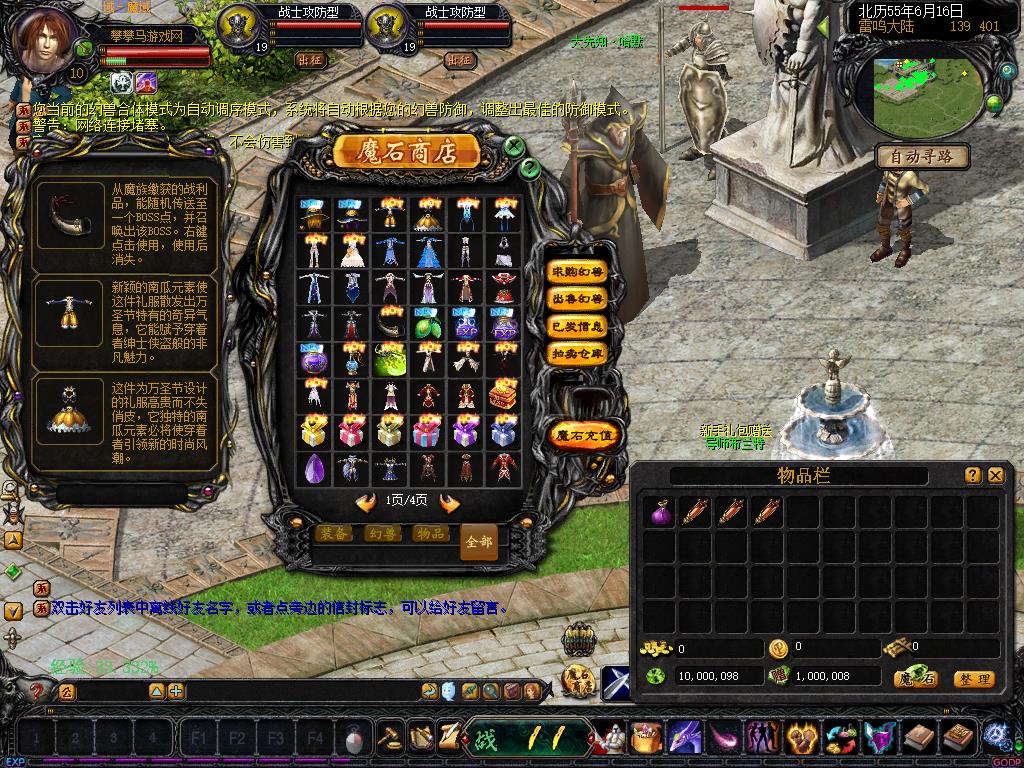Close the 魔石商店 shop window
Viewport: 1024px width, 768px height.
click(513, 146)
